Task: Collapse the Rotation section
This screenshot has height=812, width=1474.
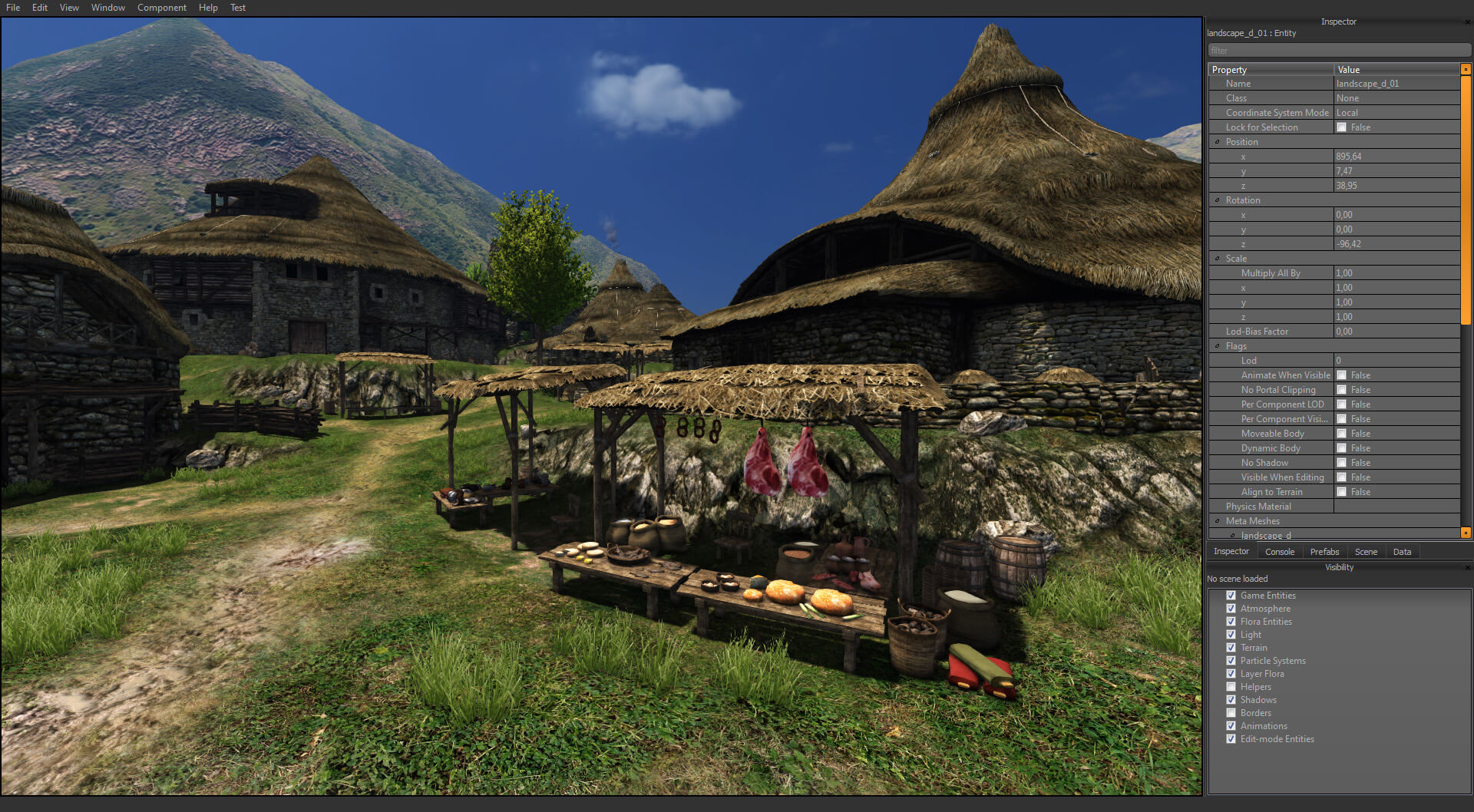Action: pos(1219,200)
